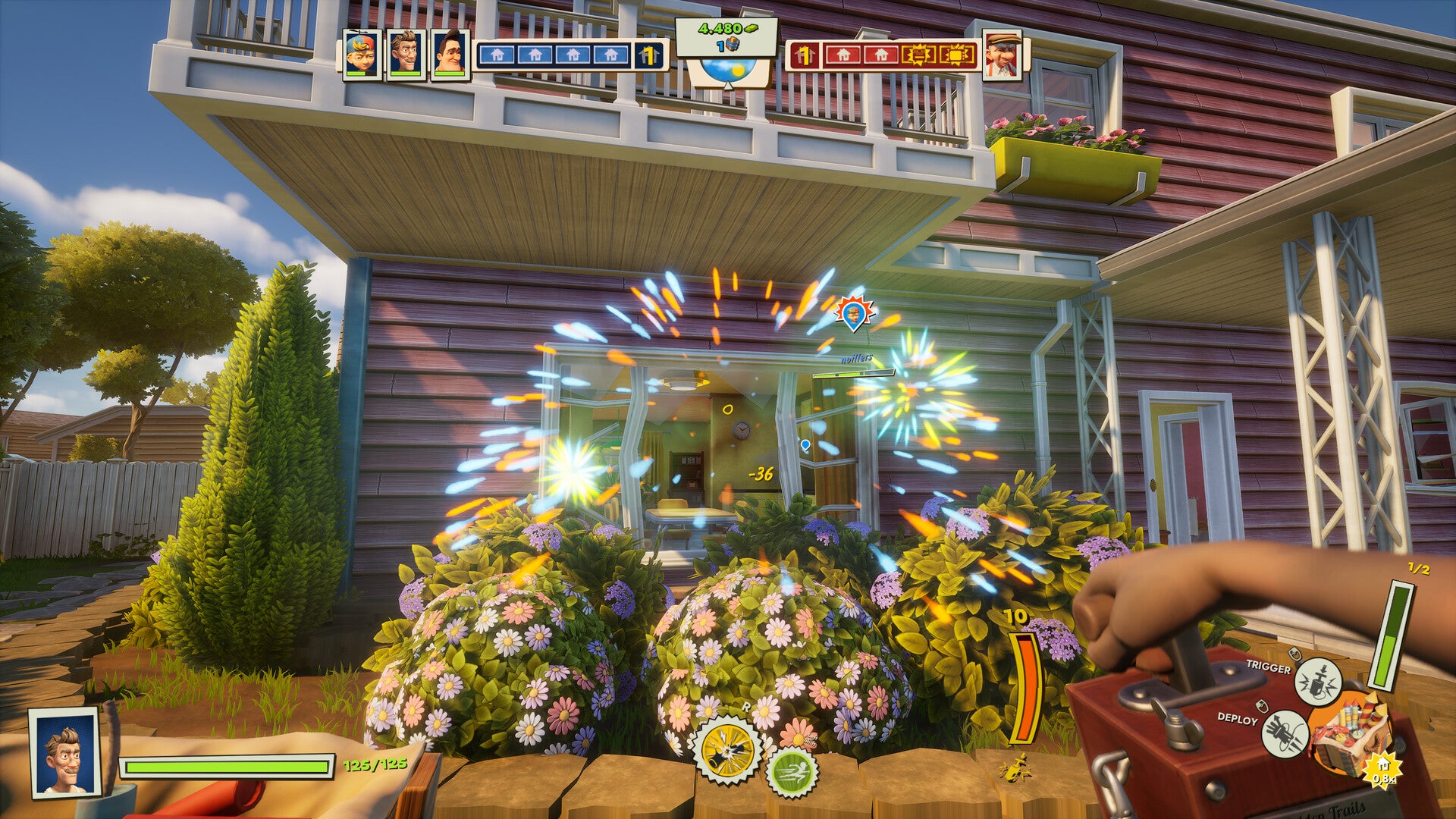Activate the Deploy fireworks ability
1456x819 pixels.
(1285, 733)
